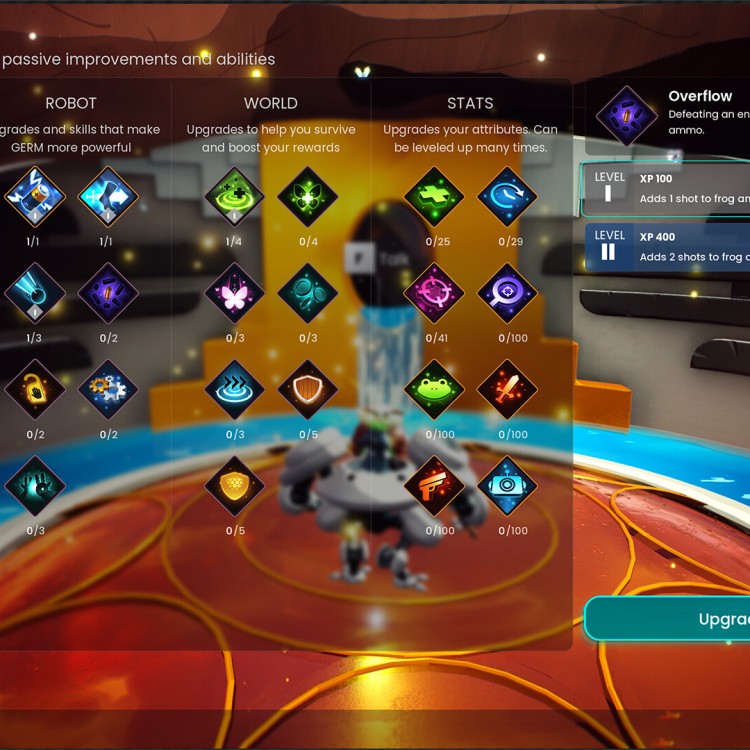Screen dimensions: 750x750
Task: Pick the teal coins upgrade
Action: pos(307,293)
